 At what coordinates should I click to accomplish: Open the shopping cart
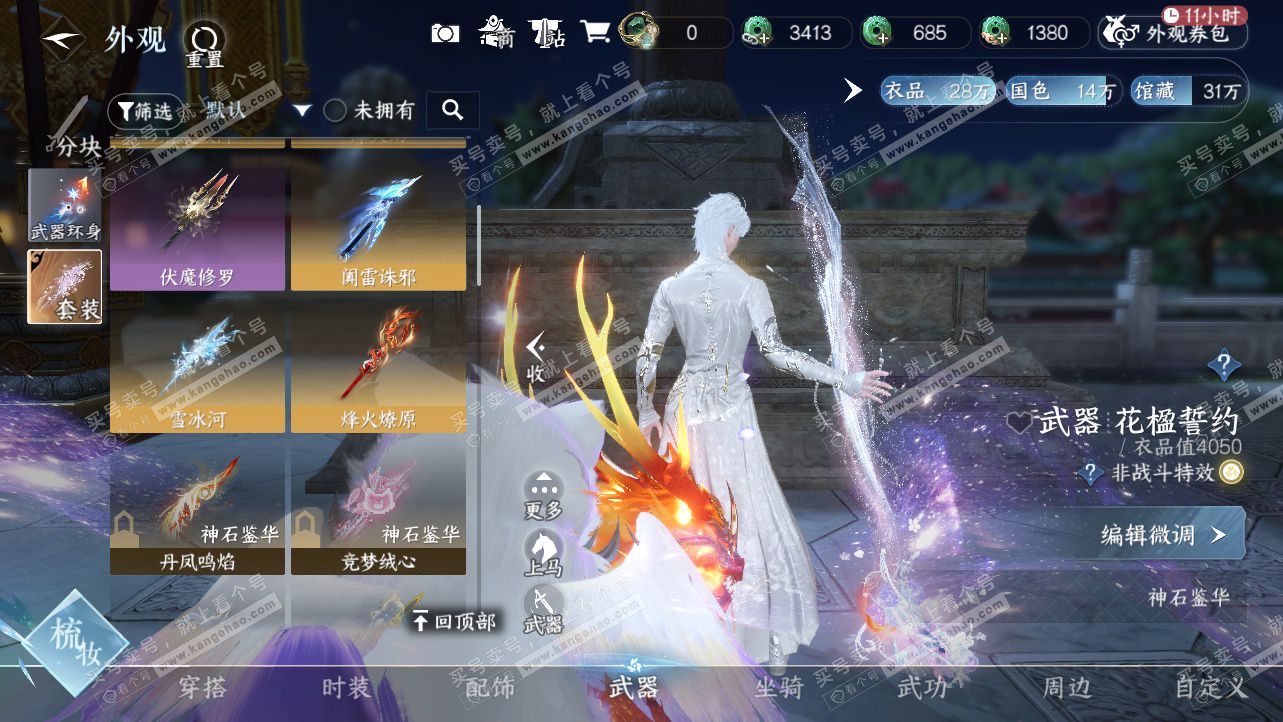pos(595,32)
